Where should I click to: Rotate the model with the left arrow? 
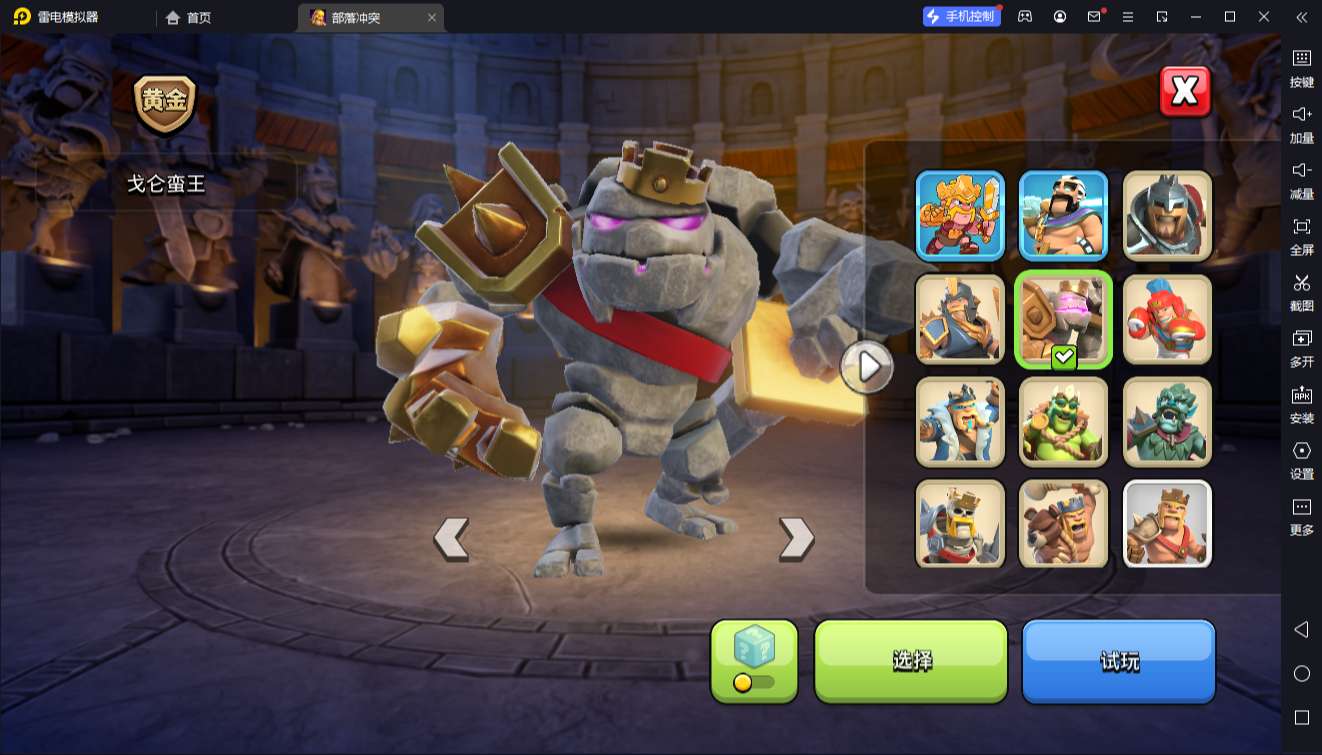click(451, 539)
